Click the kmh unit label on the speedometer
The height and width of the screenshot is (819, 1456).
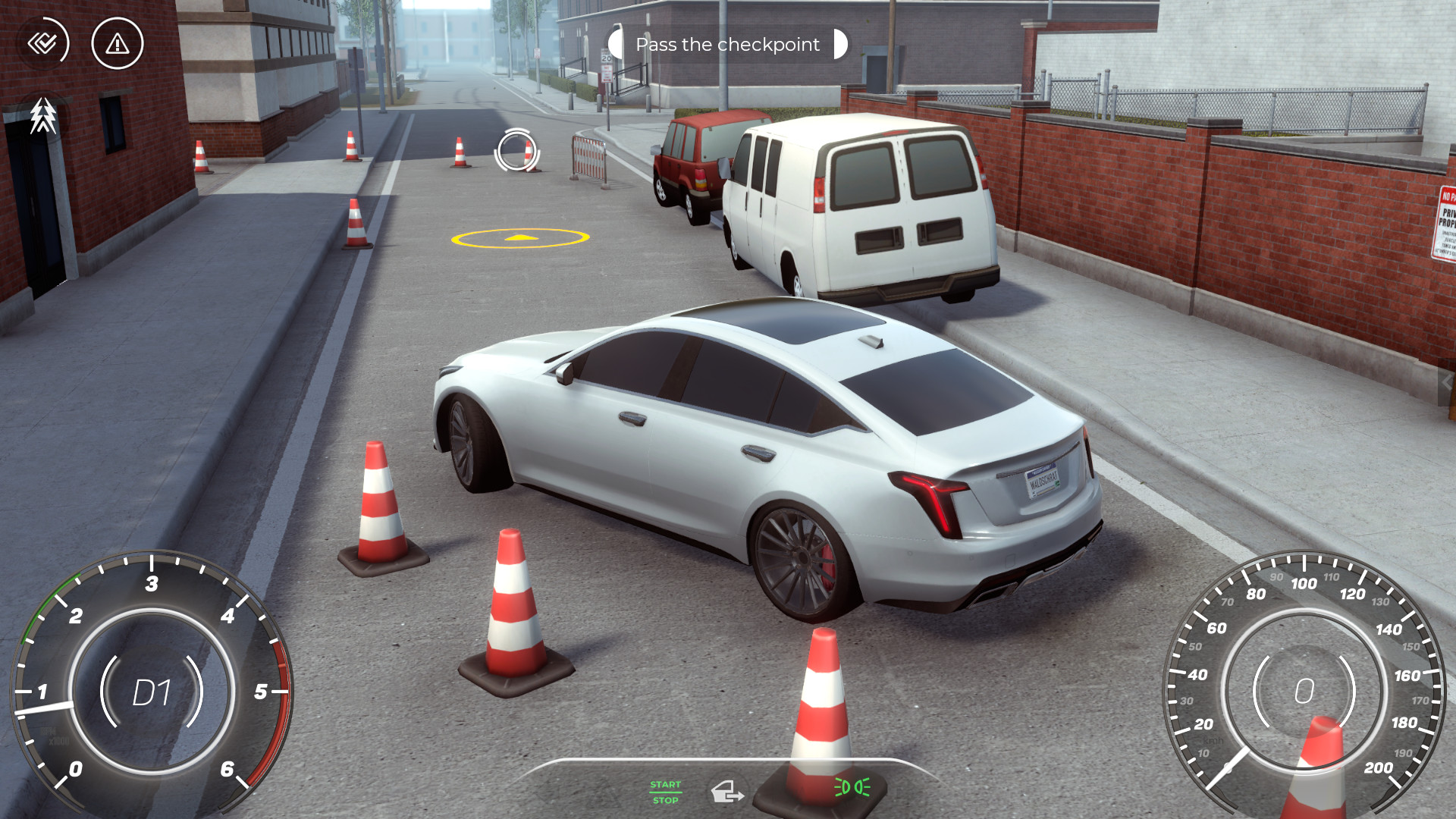tap(1213, 741)
